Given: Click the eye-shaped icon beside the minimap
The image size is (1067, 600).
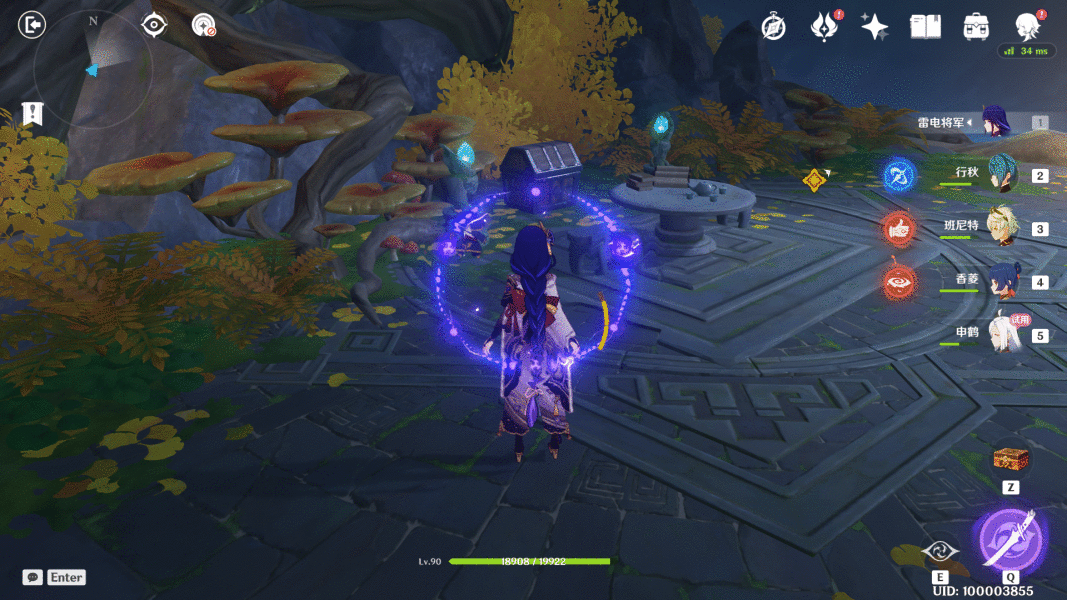Looking at the screenshot, I should [x=154, y=24].
